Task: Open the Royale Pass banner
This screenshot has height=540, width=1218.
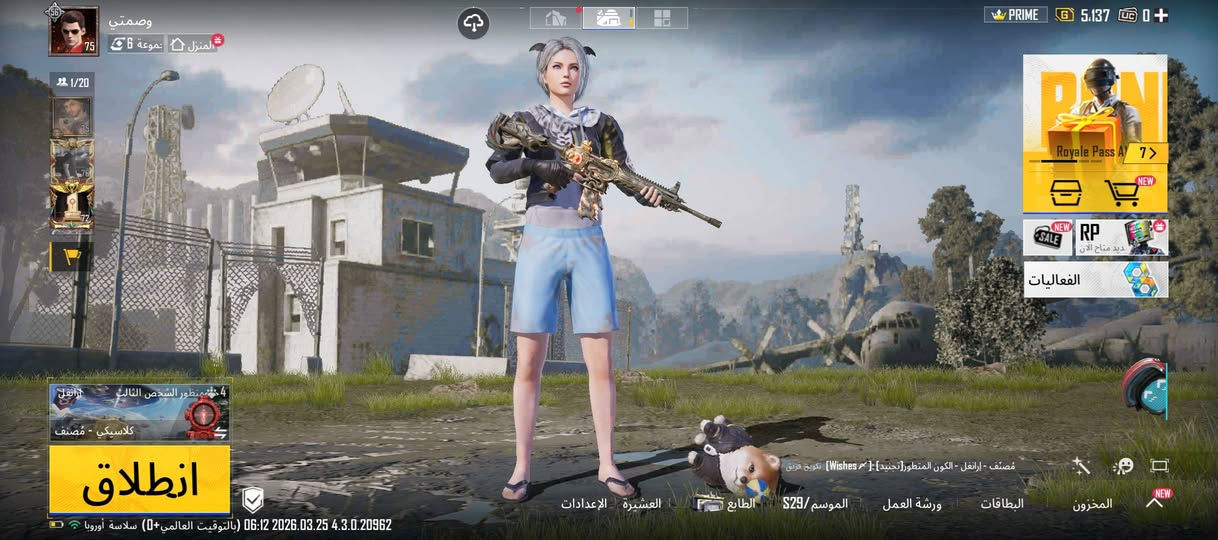Action: (x=1095, y=108)
